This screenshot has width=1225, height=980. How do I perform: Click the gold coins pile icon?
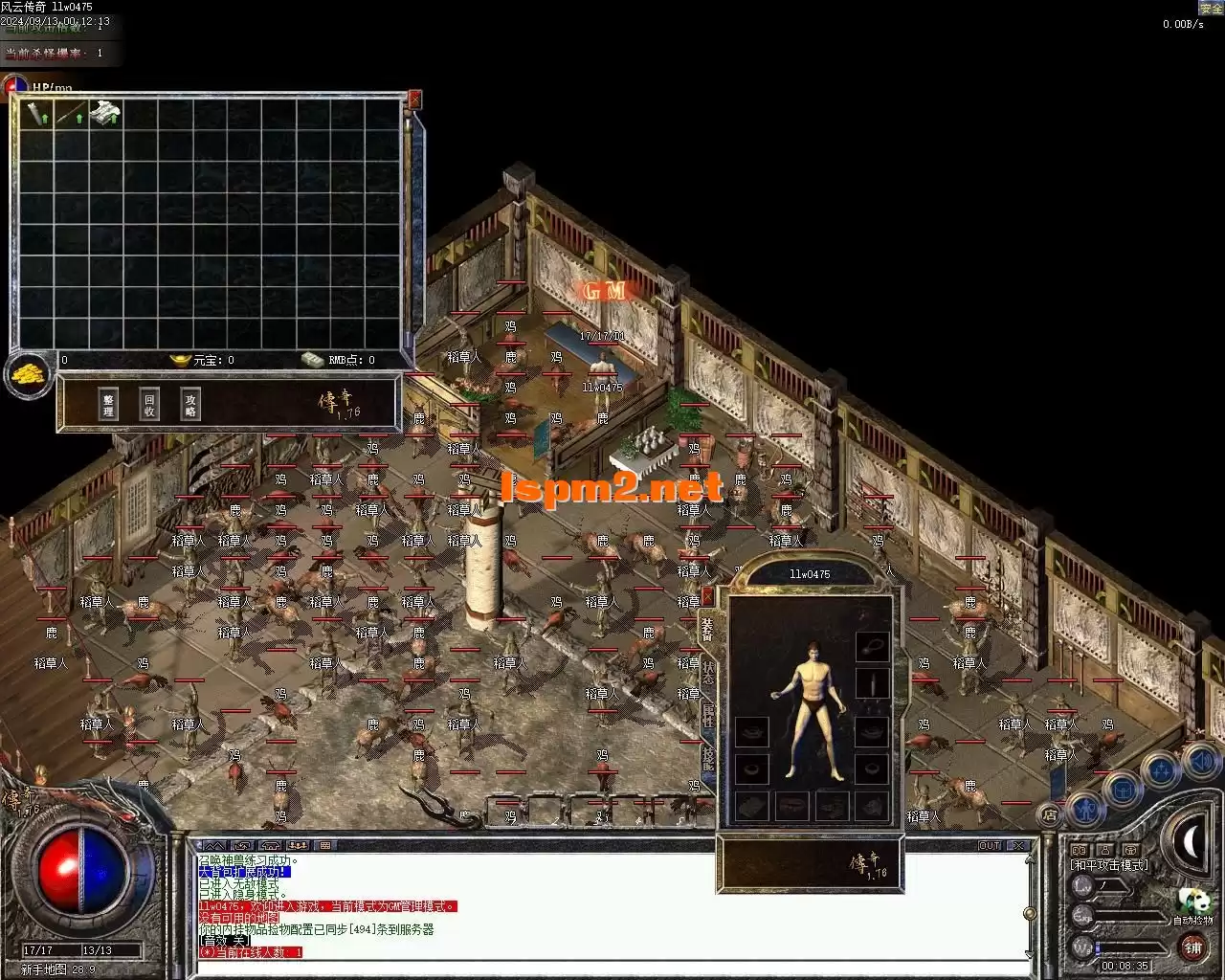pyautogui.click(x=29, y=374)
